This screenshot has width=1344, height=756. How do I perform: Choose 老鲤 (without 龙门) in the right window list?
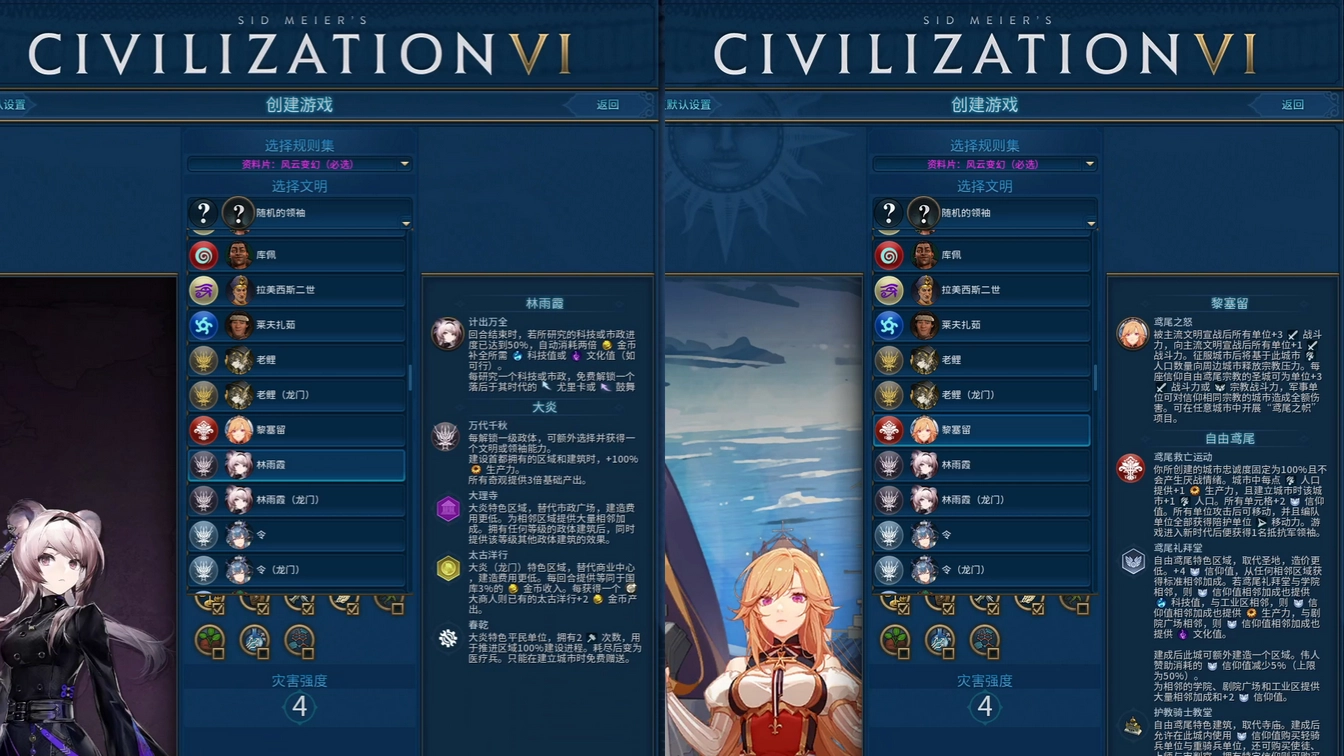coord(984,360)
